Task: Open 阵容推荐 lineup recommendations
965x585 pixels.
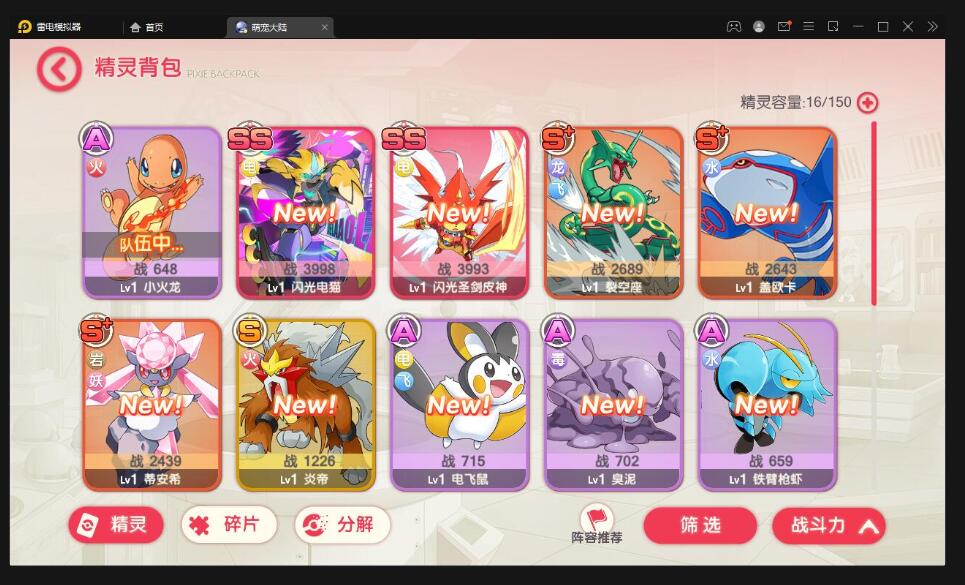Action: pos(597,524)
